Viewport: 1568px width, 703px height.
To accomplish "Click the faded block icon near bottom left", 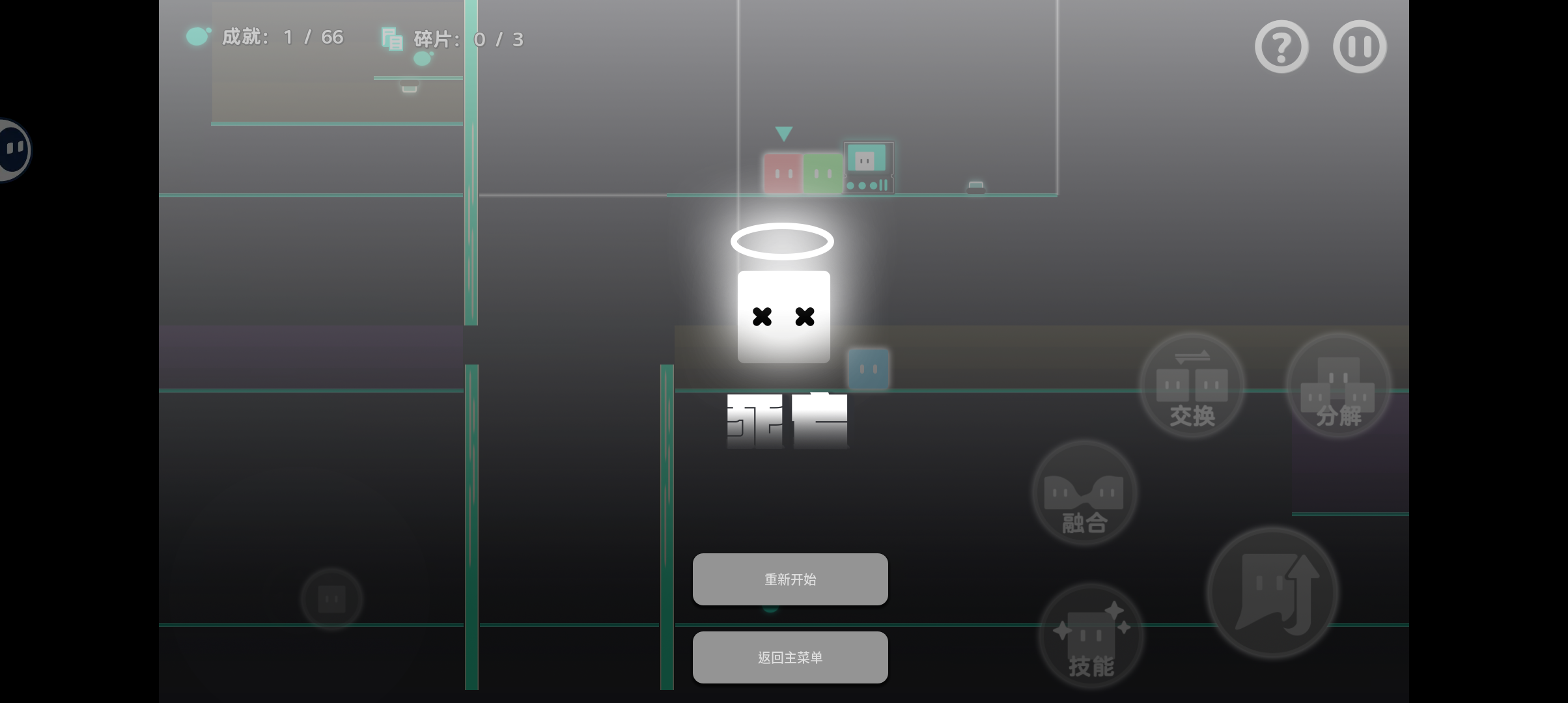I will (331, 598).
